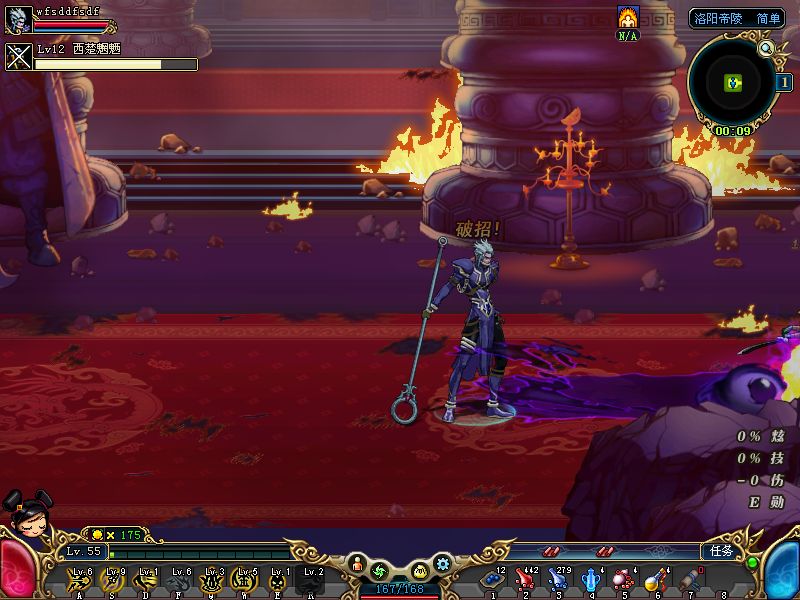Open the character info icon
Screen dimensions: 800x600
(x=357, y=567)
